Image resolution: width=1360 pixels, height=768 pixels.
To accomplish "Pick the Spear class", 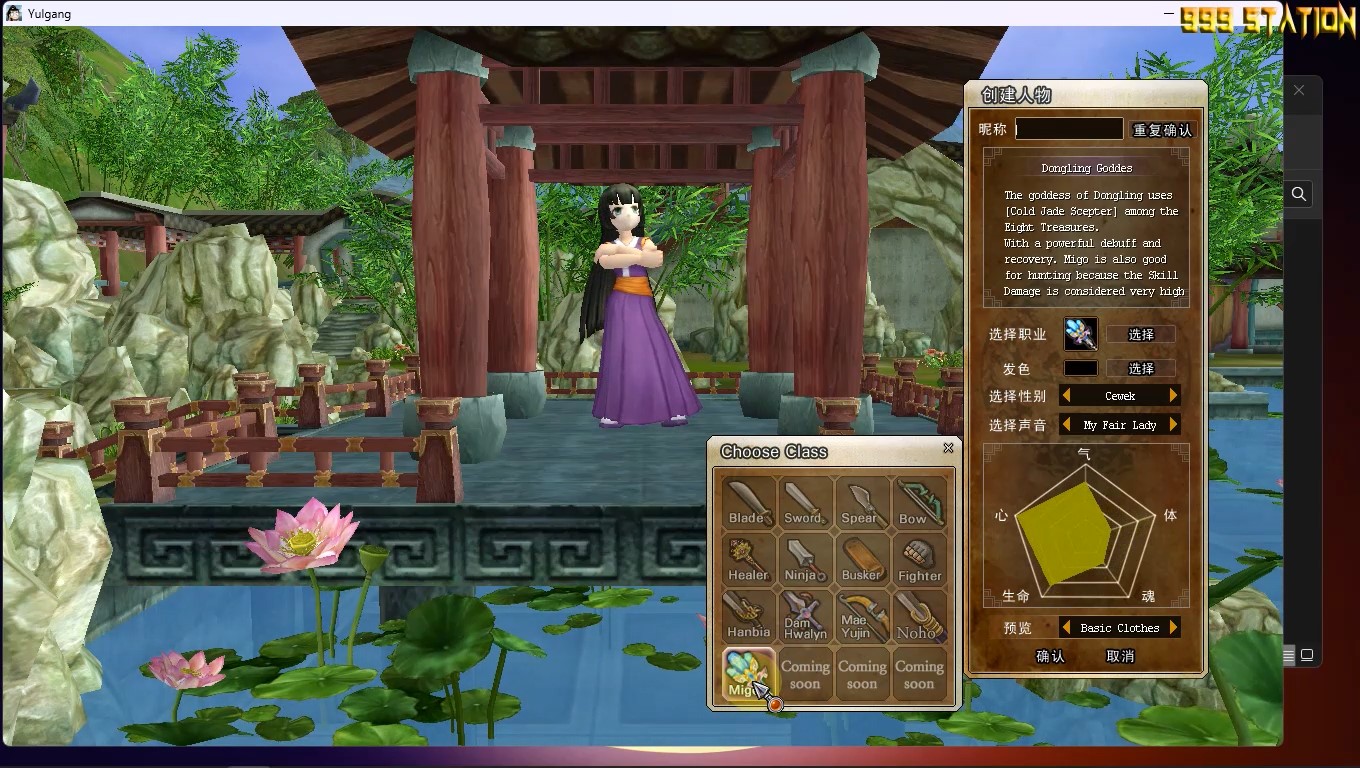I will point(862,502).
